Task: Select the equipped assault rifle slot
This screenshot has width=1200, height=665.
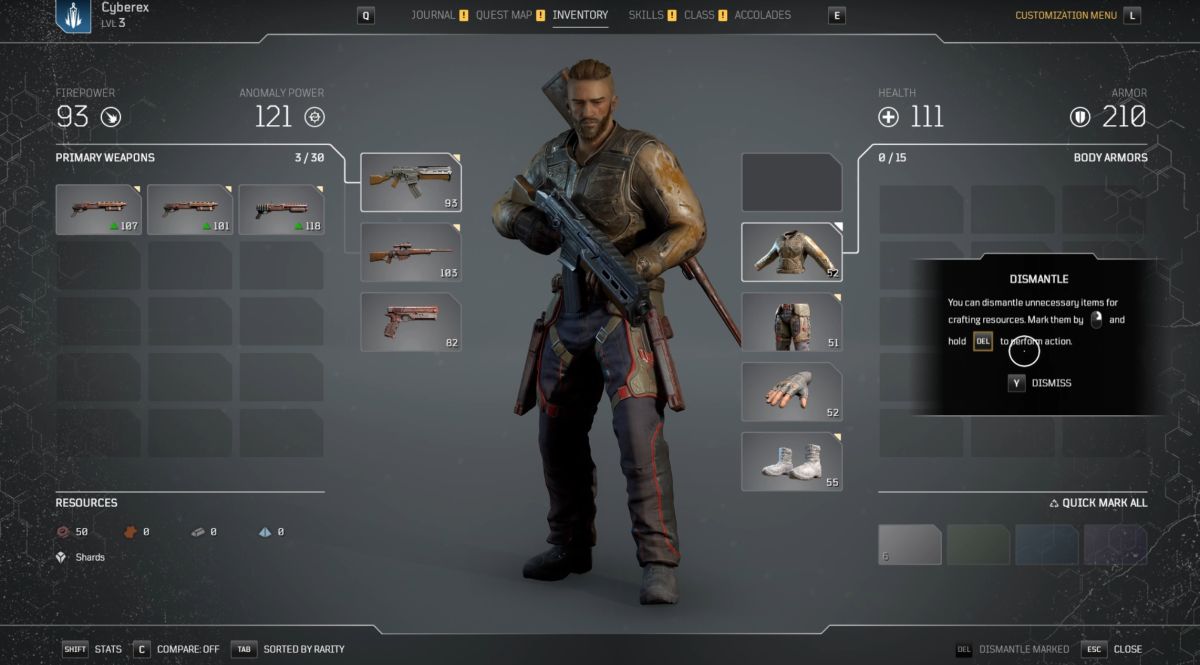Action: pyautogui.click(x=410, y=182)
